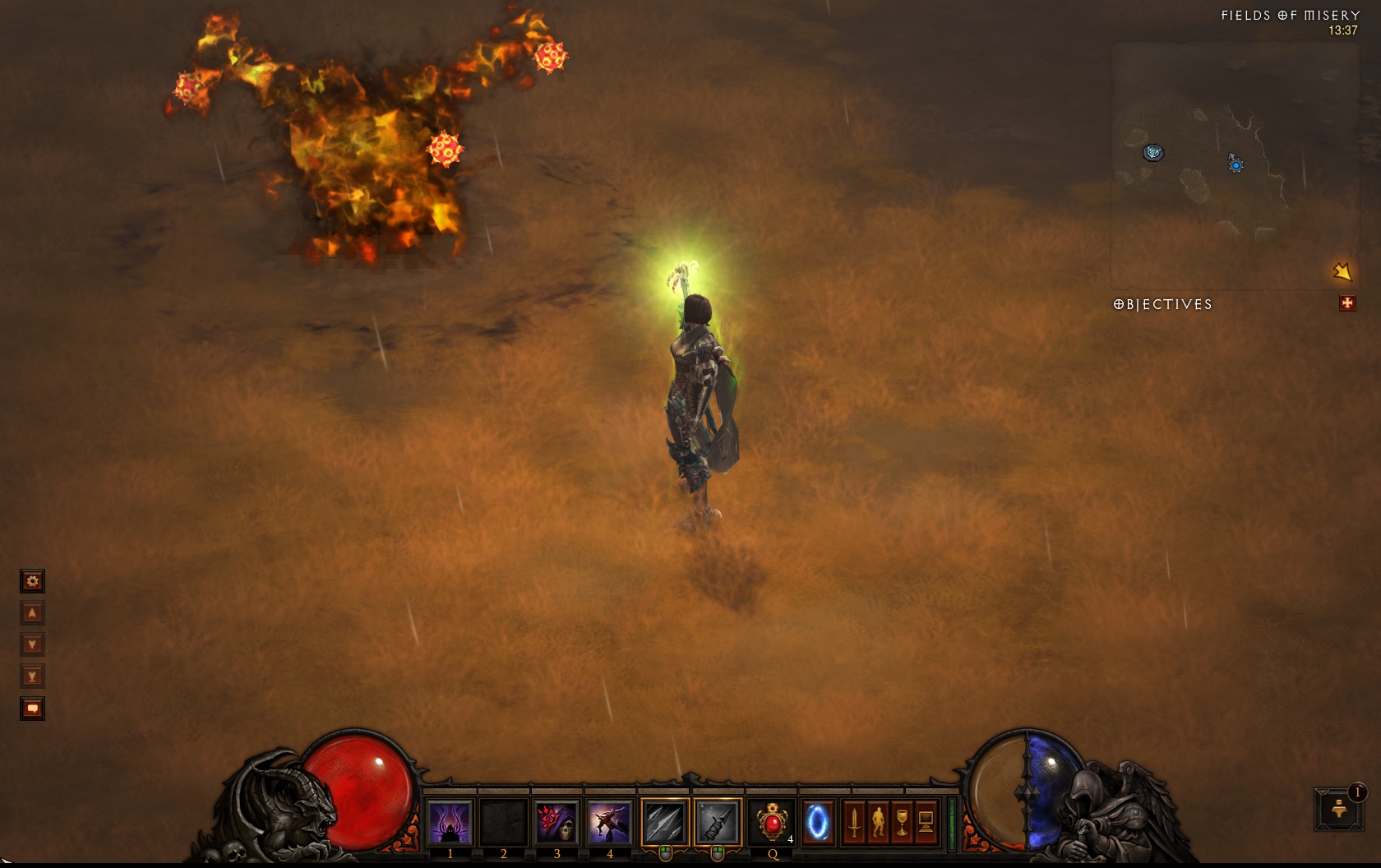Image resolution: width=1381 pixels, height=868 pixels.
Task: Open the sword skills menu button
Action: coord(854,822)
